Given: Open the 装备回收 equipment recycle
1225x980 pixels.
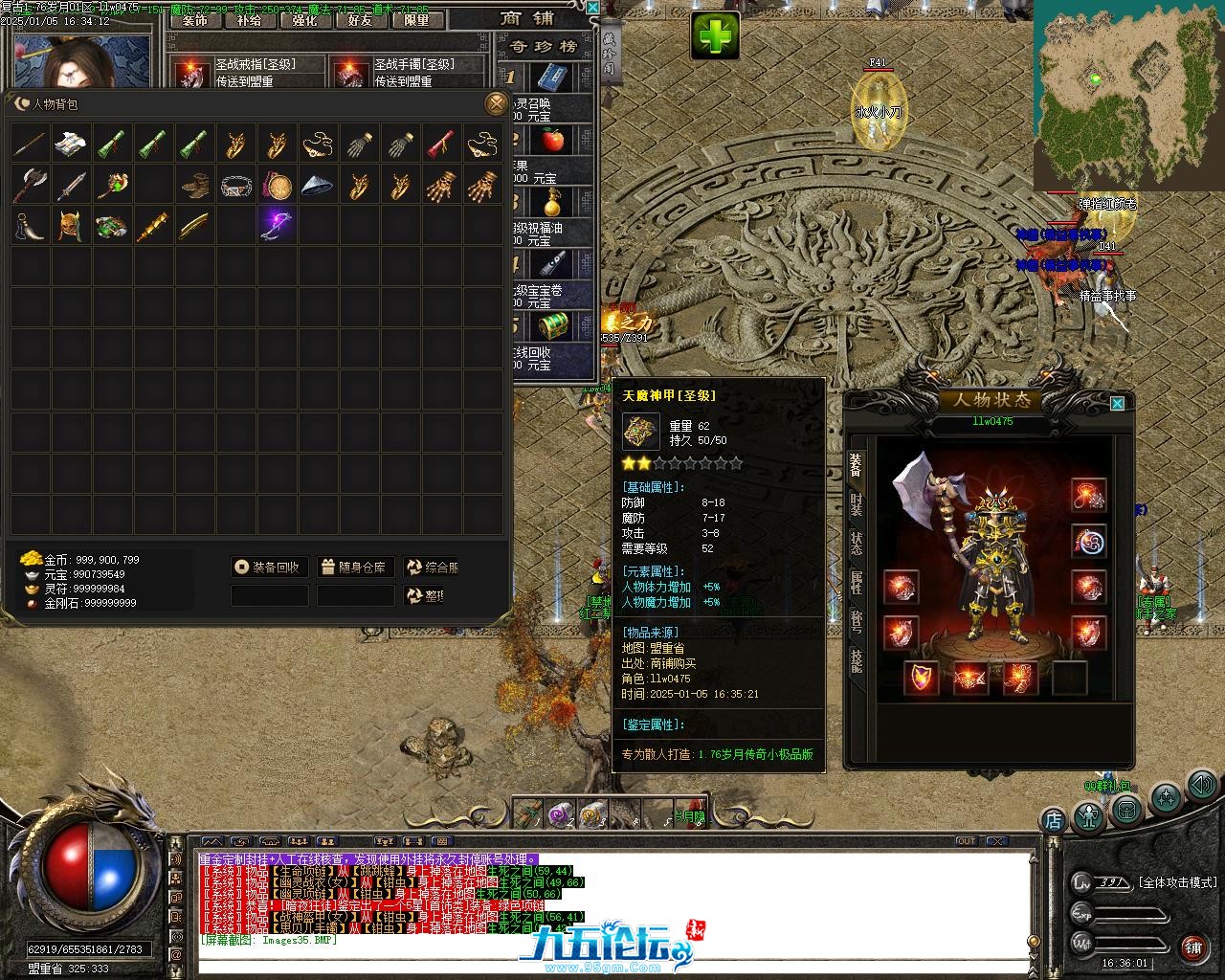Looking at the screenshot, I should point(270,568).
